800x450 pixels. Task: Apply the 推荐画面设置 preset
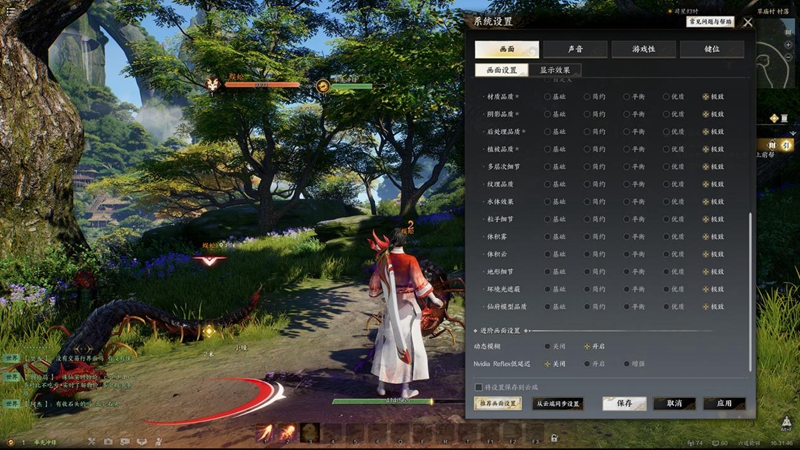pyautogui.click(x=498, y=404)
